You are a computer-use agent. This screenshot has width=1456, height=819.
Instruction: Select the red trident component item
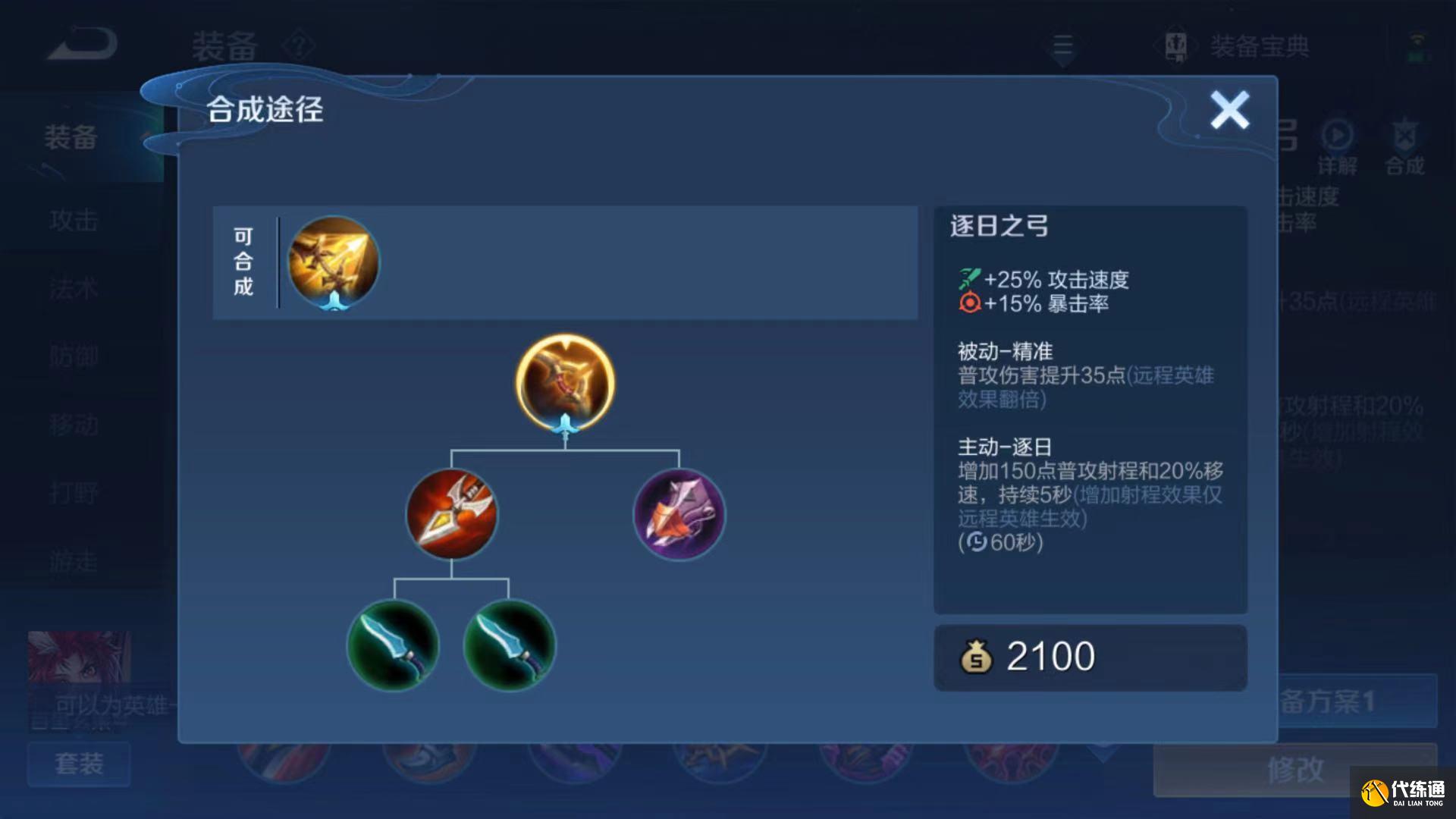coord(453,516)
